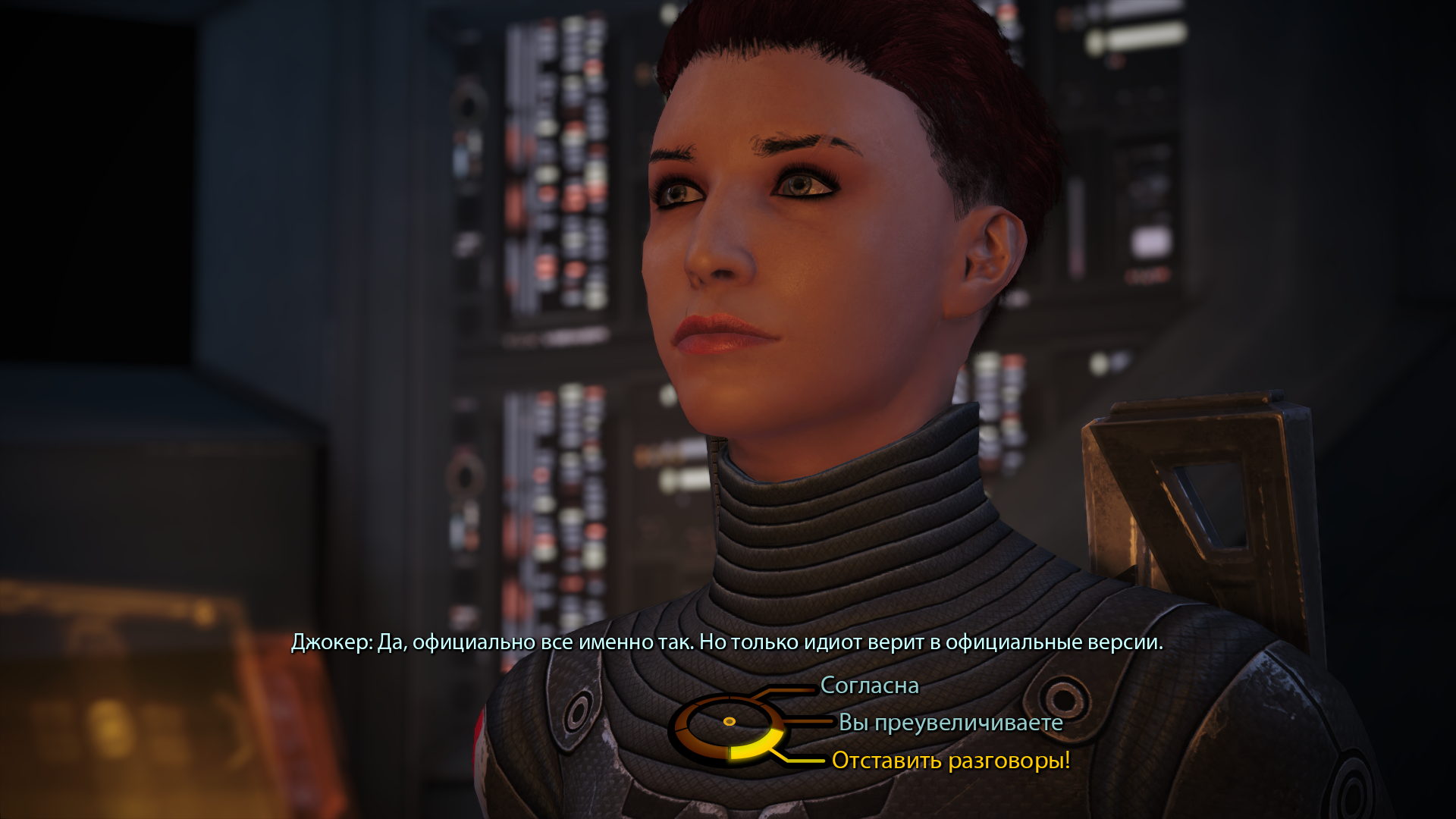The image size is (1456, 819).
Task: Choose the "Согласна" dialogue reply
Action: coord(869,686)
